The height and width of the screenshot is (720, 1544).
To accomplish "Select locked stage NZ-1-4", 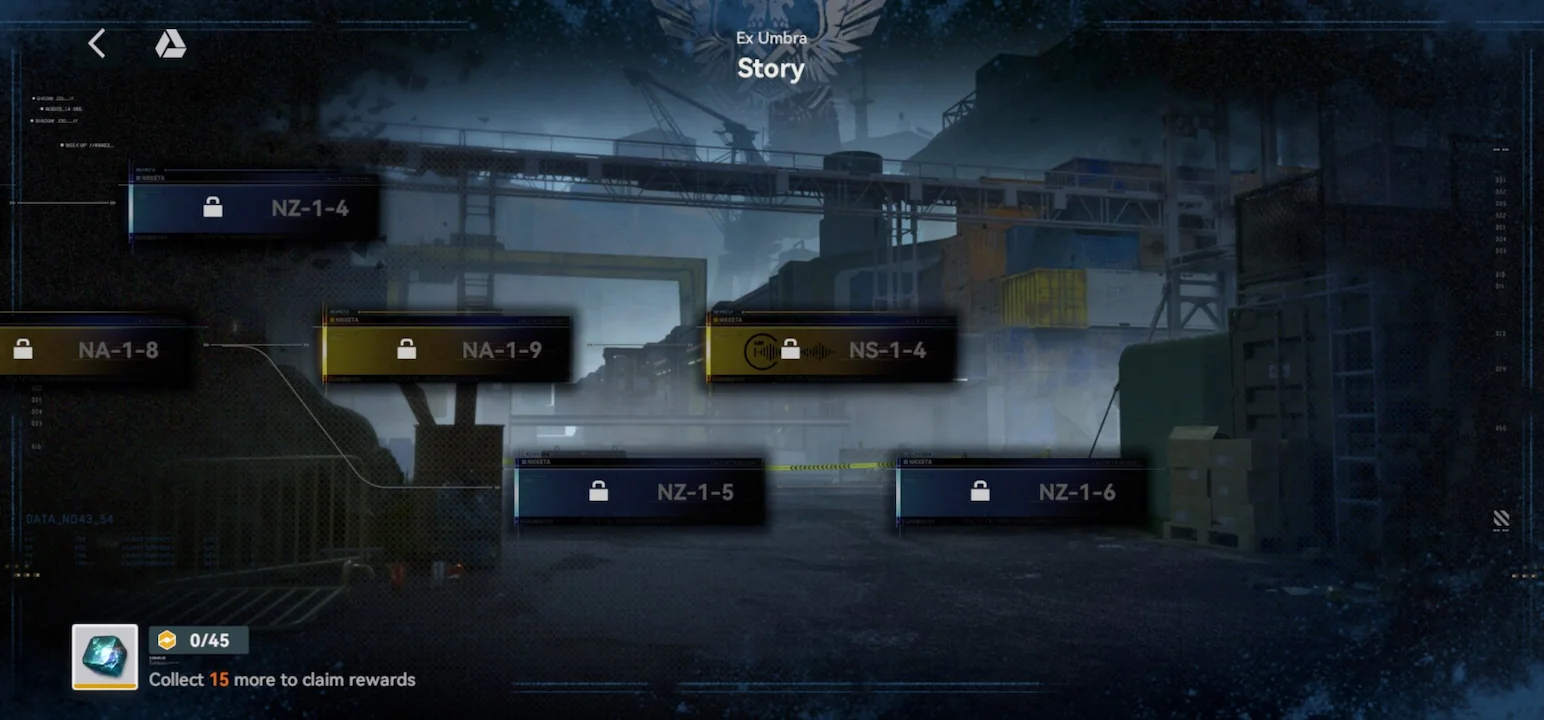I will coord(255,208).
